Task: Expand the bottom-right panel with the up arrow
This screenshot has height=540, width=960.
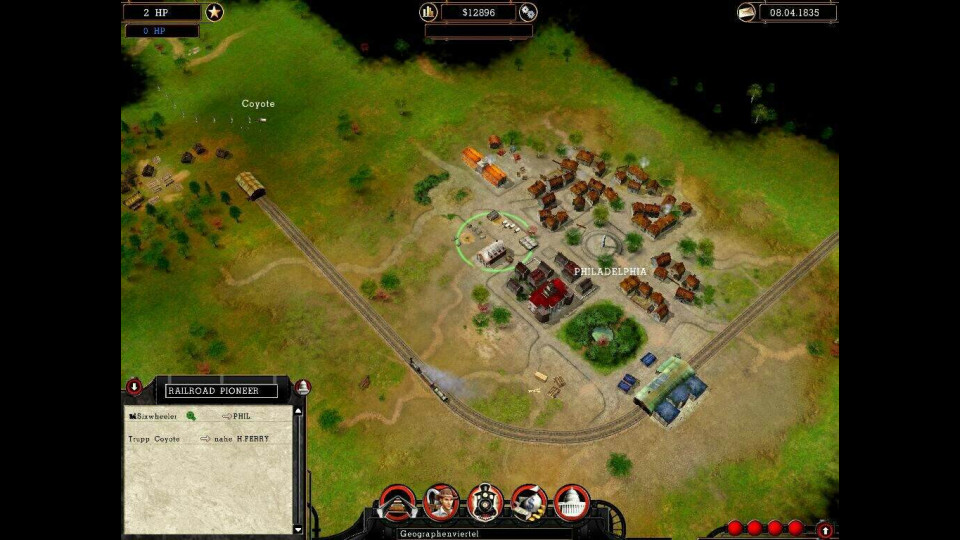Action: tap(824, 529)
